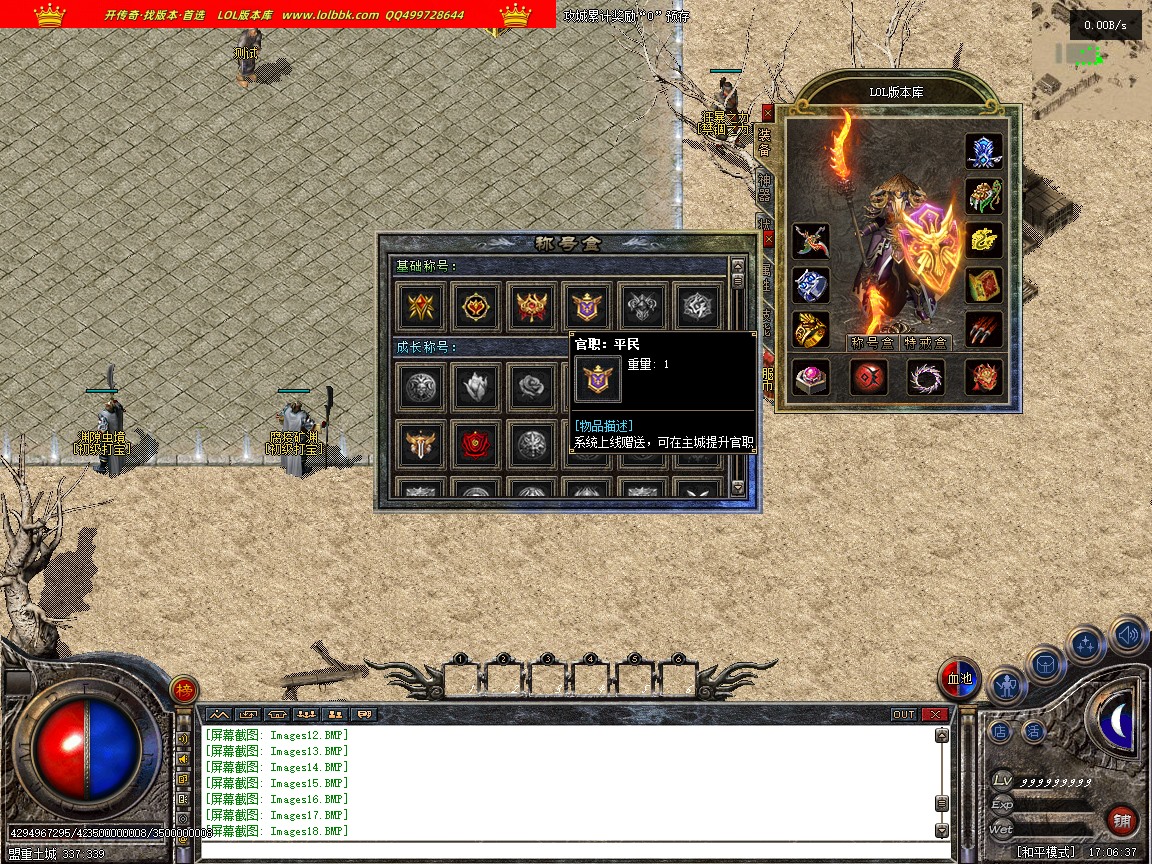The height and width of the screenshot is (864, 1152).
Task: Switch to the 特戒盒 tab
Action: (926, 342)
